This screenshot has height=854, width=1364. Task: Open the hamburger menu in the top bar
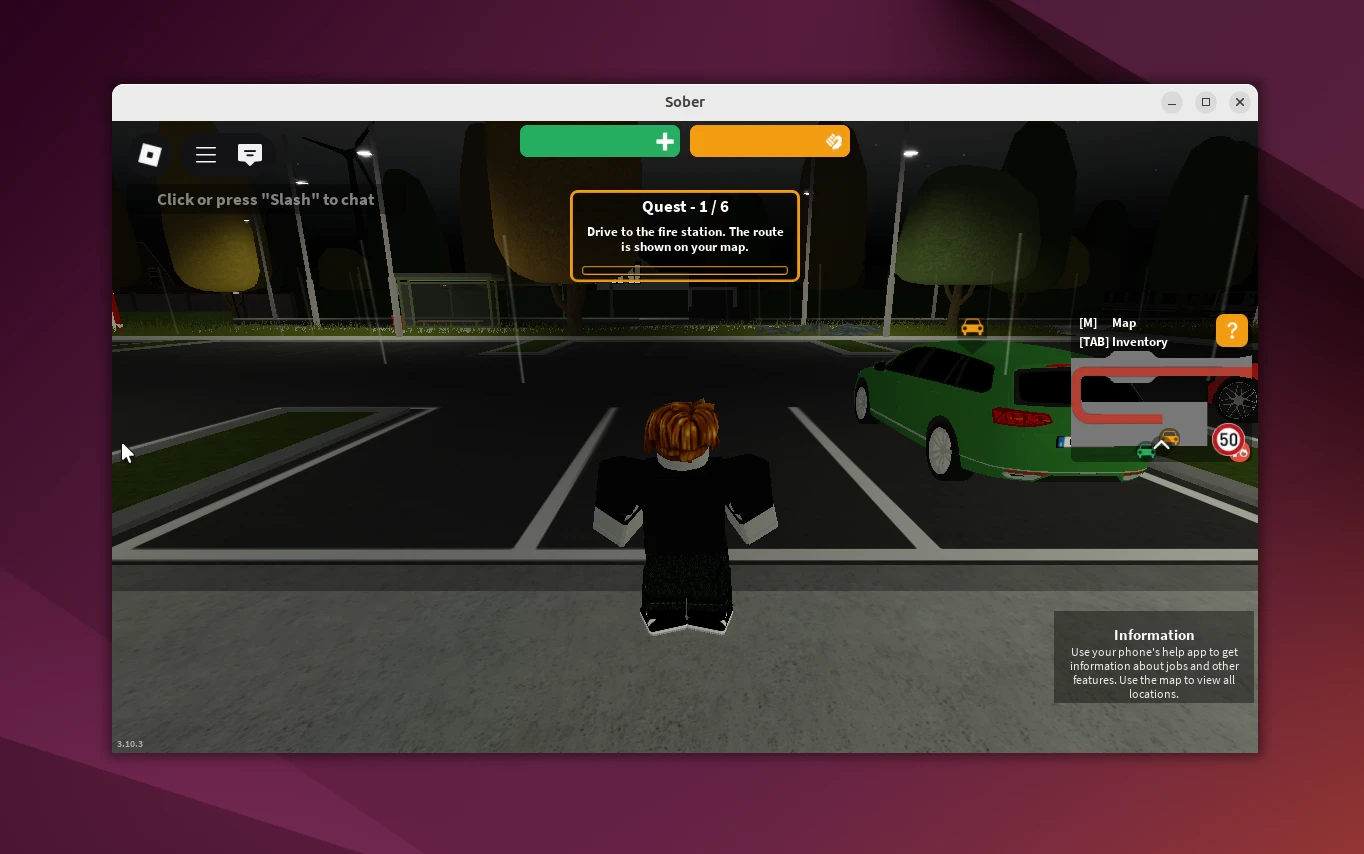pos(206,155)
